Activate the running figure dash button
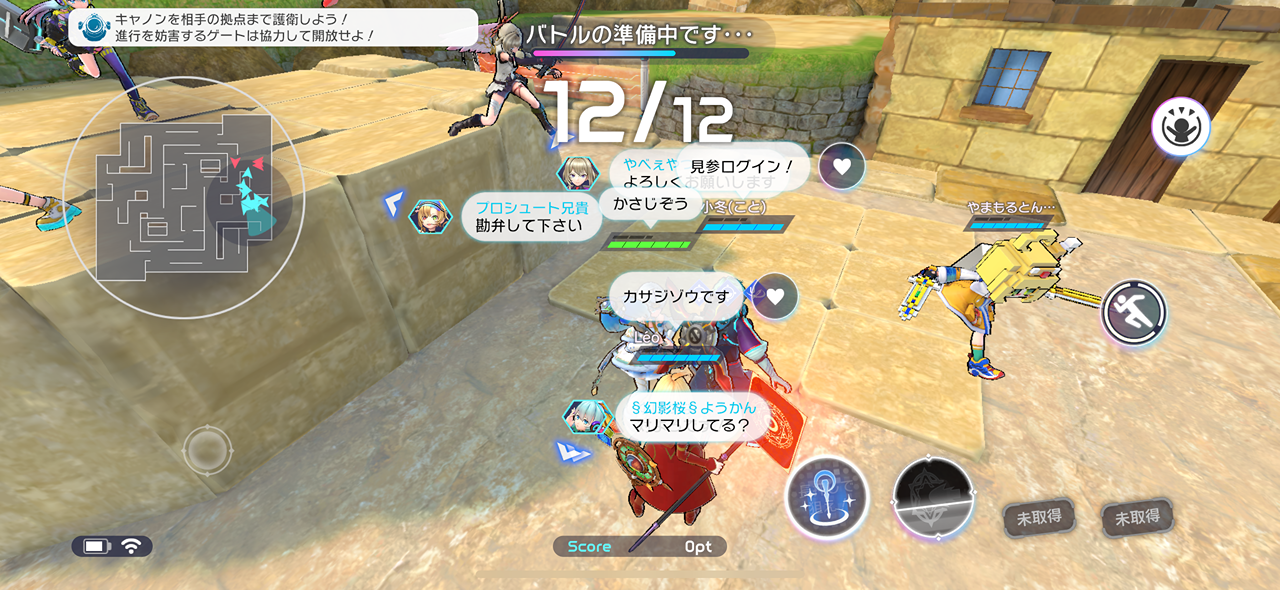 (x=1135, y=313)
